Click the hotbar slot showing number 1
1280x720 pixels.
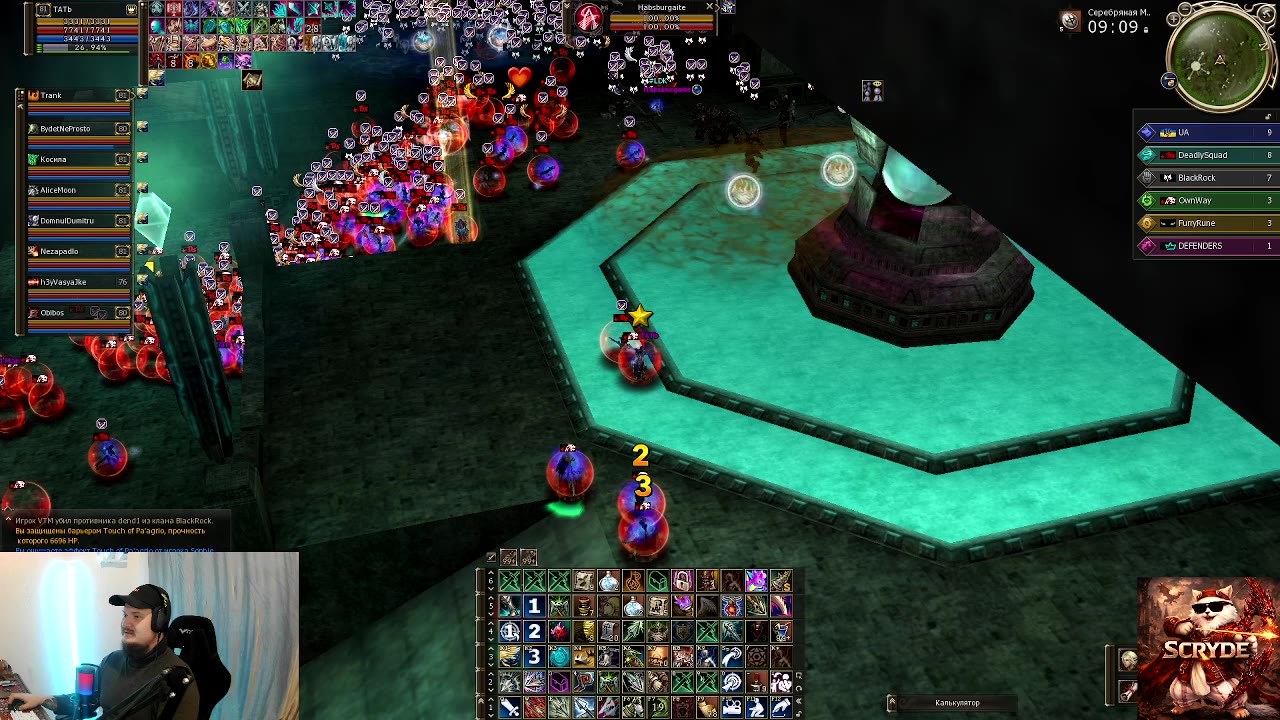click(534, 606)
